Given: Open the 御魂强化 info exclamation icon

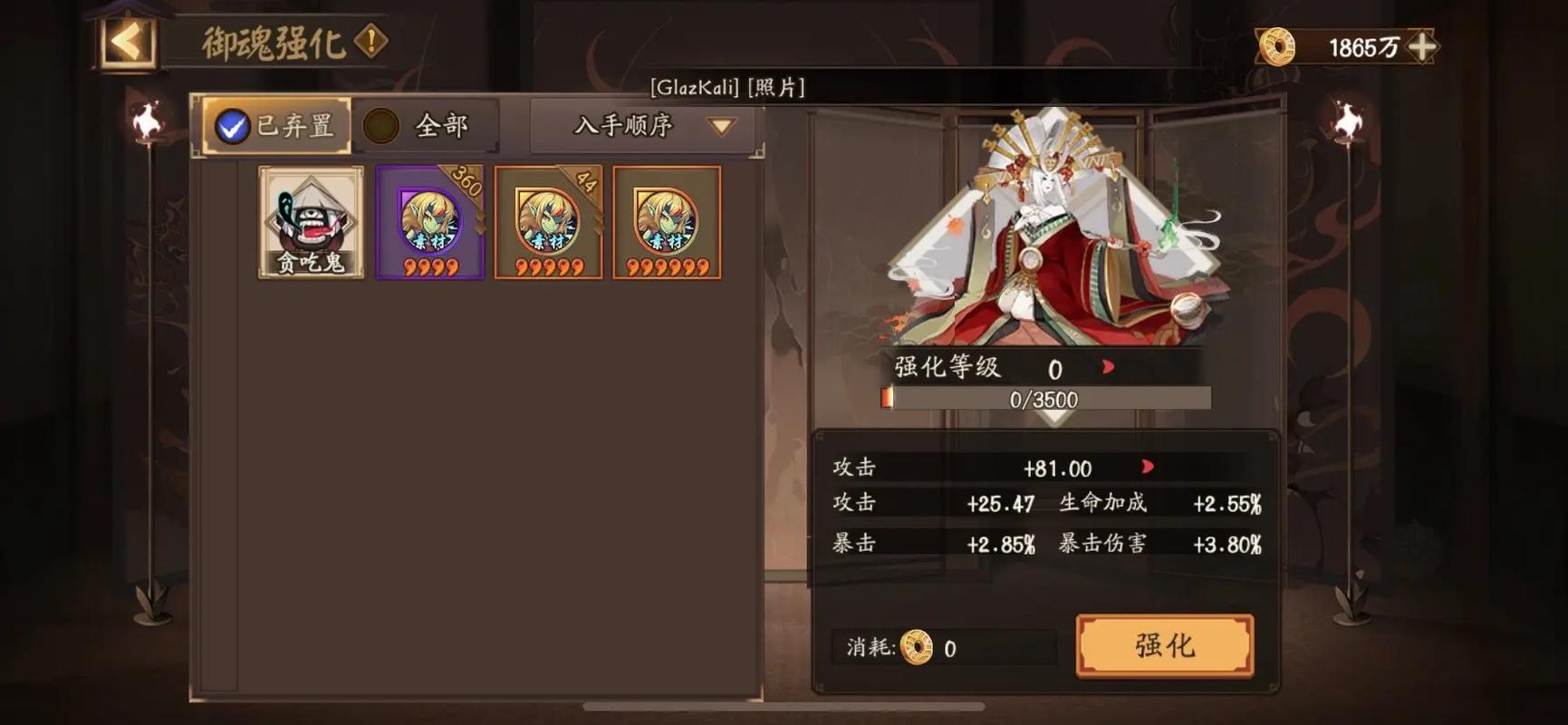Looking at the screenshot, I should 370,41.
